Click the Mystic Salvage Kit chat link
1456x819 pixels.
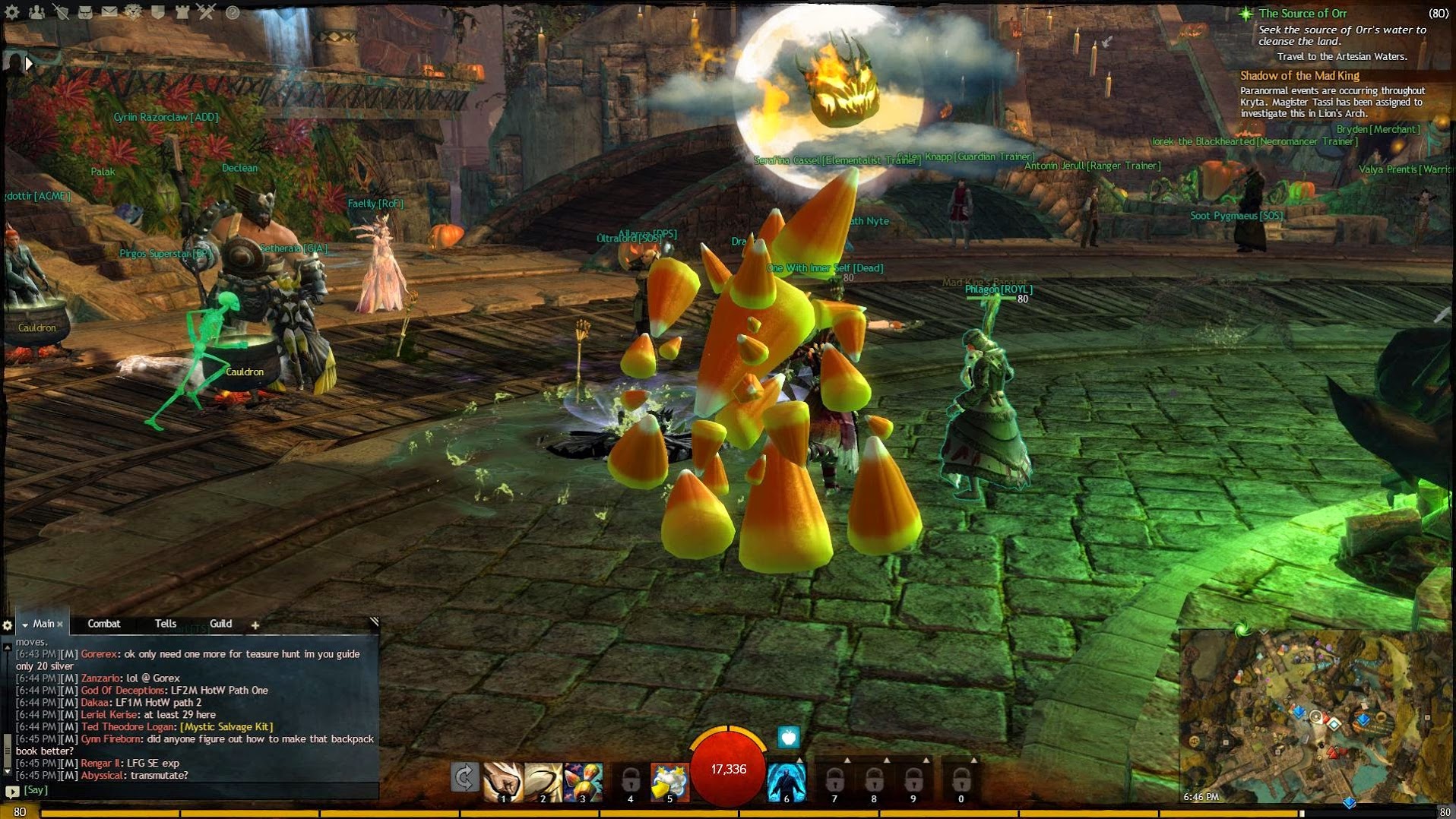(x=226, y=727)
